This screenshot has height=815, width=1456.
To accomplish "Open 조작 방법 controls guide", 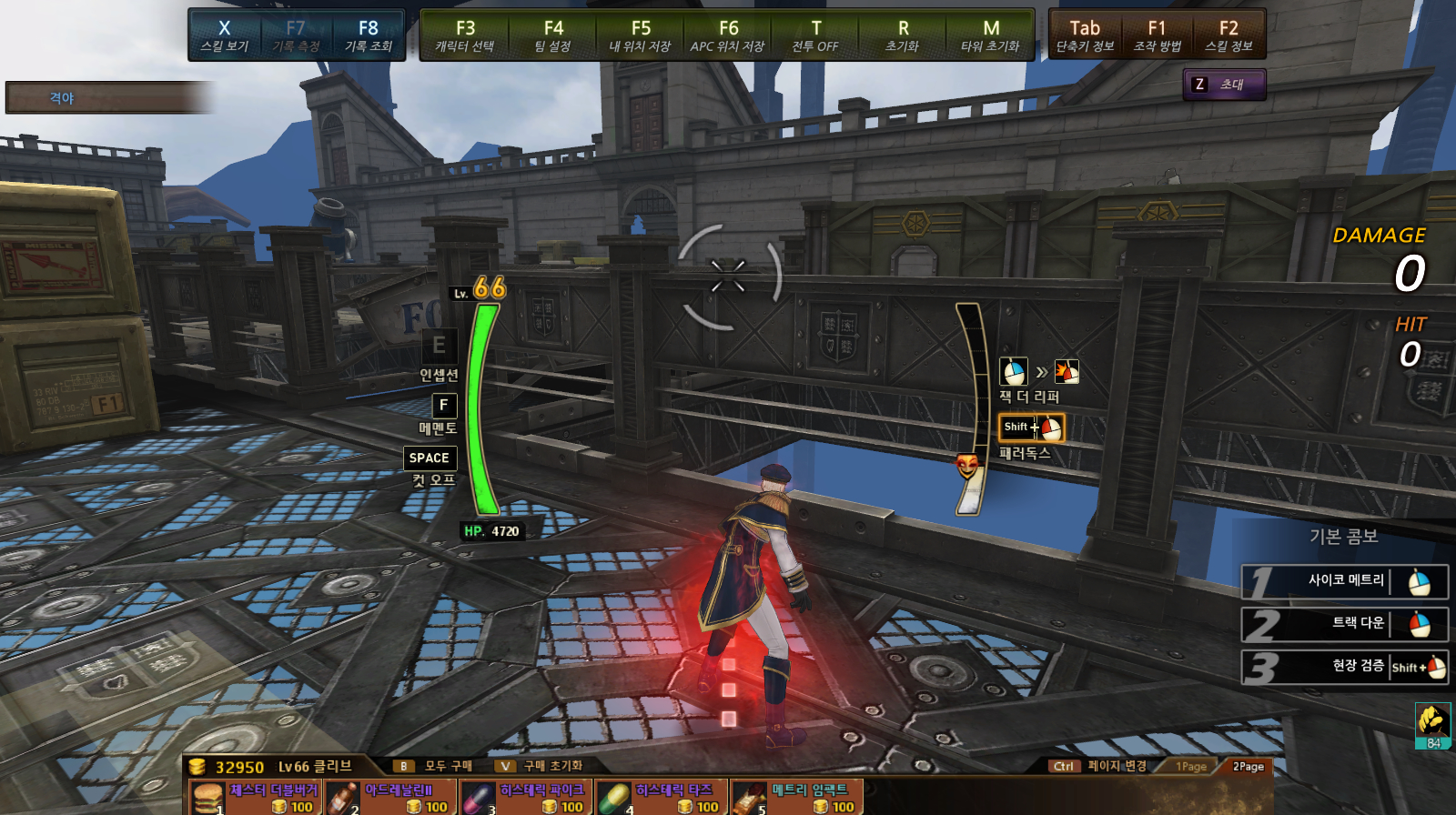I will pyautogui.click(x=1157, y=35).
